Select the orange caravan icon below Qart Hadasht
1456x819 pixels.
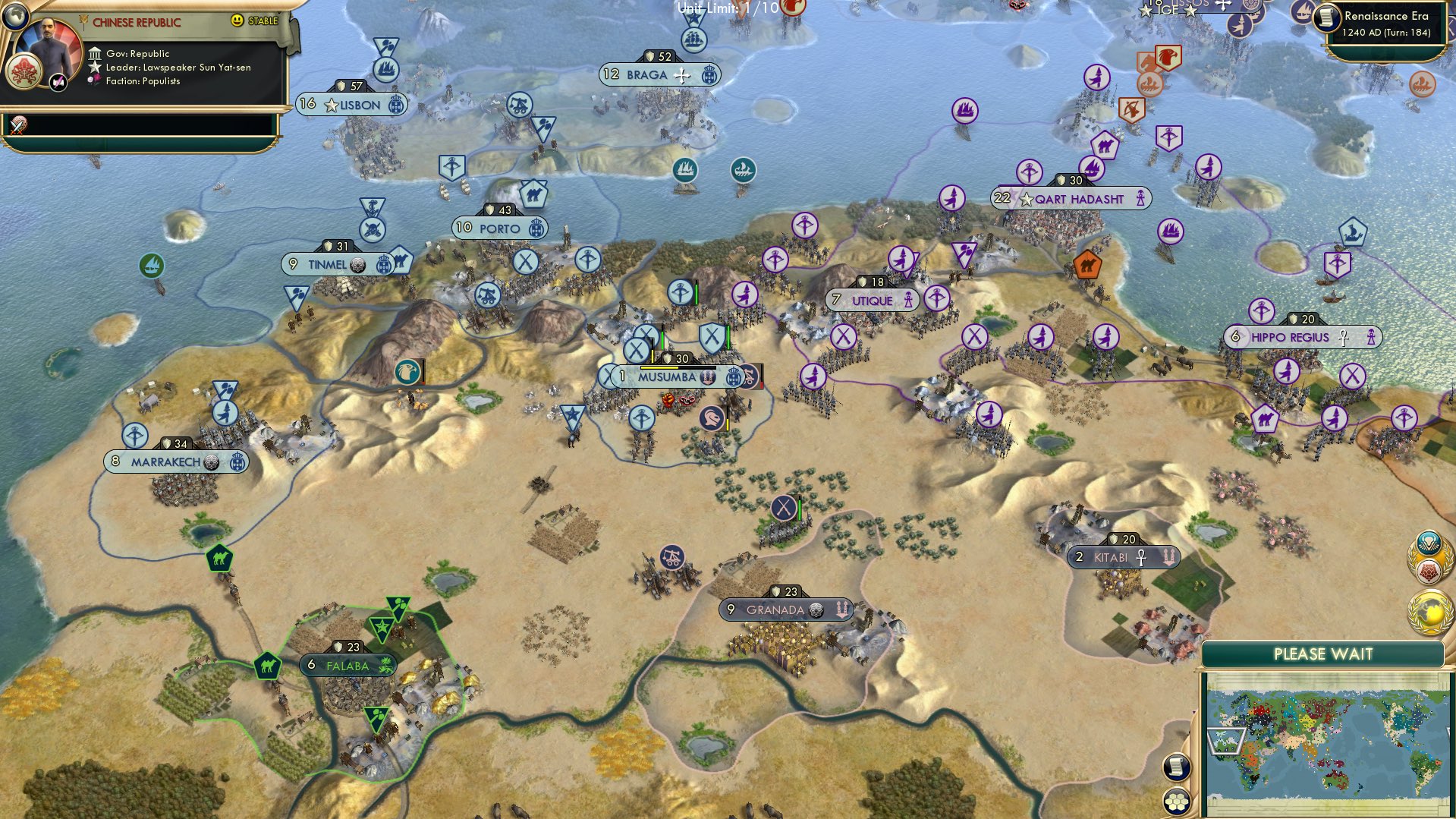point(1087,266)
